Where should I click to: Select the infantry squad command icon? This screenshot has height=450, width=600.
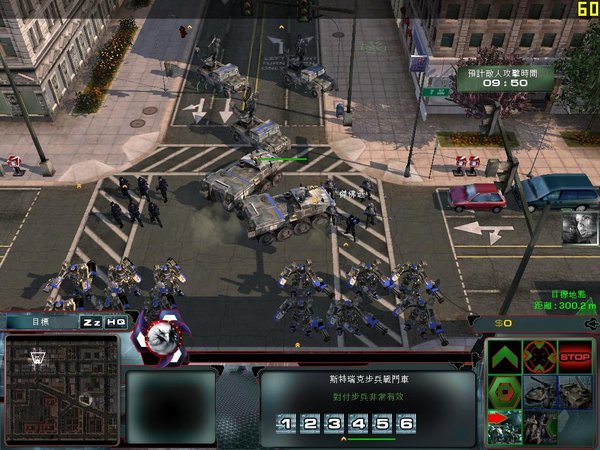click(540, 426)
